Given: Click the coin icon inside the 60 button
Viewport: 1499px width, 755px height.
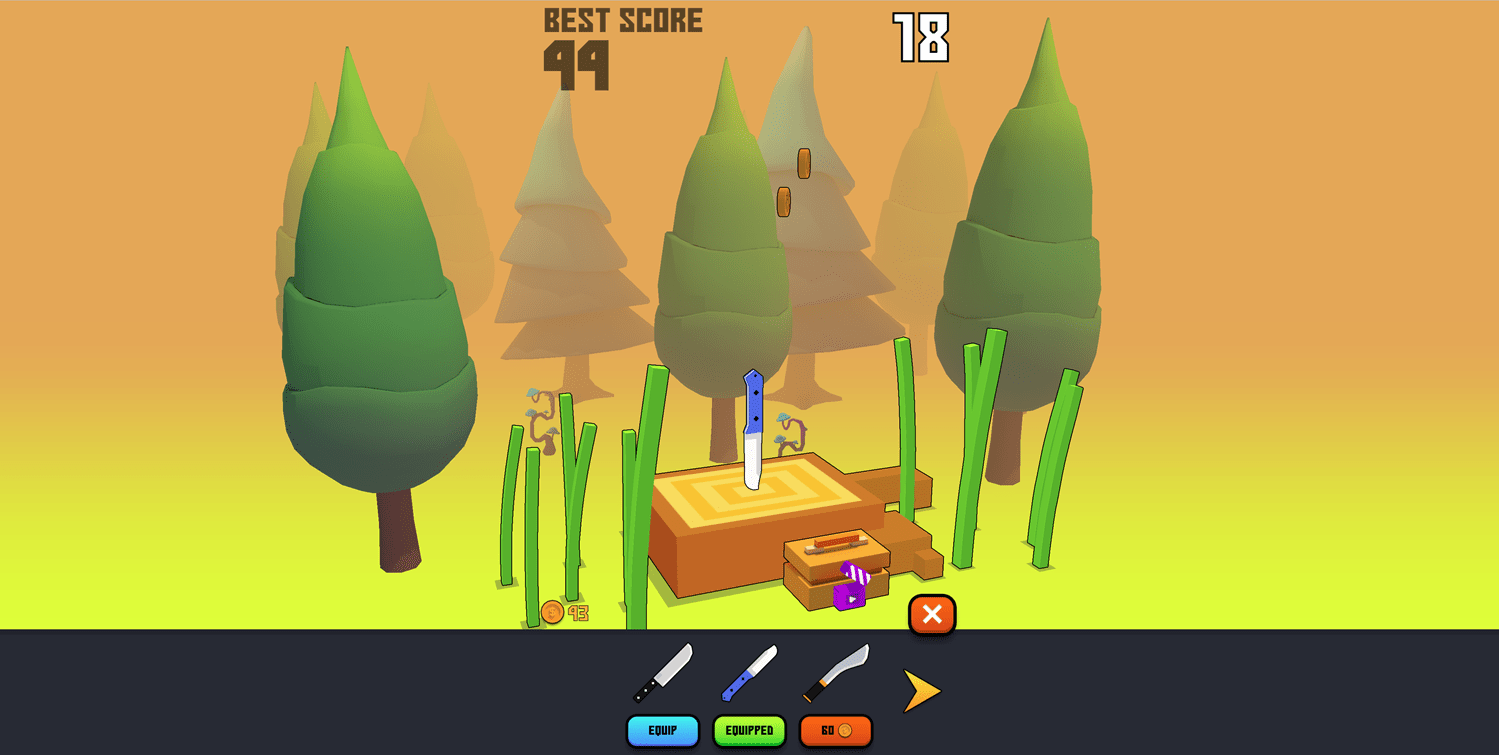Looking at the screenshot, I should pyautogui.click(x=847, y=731).
